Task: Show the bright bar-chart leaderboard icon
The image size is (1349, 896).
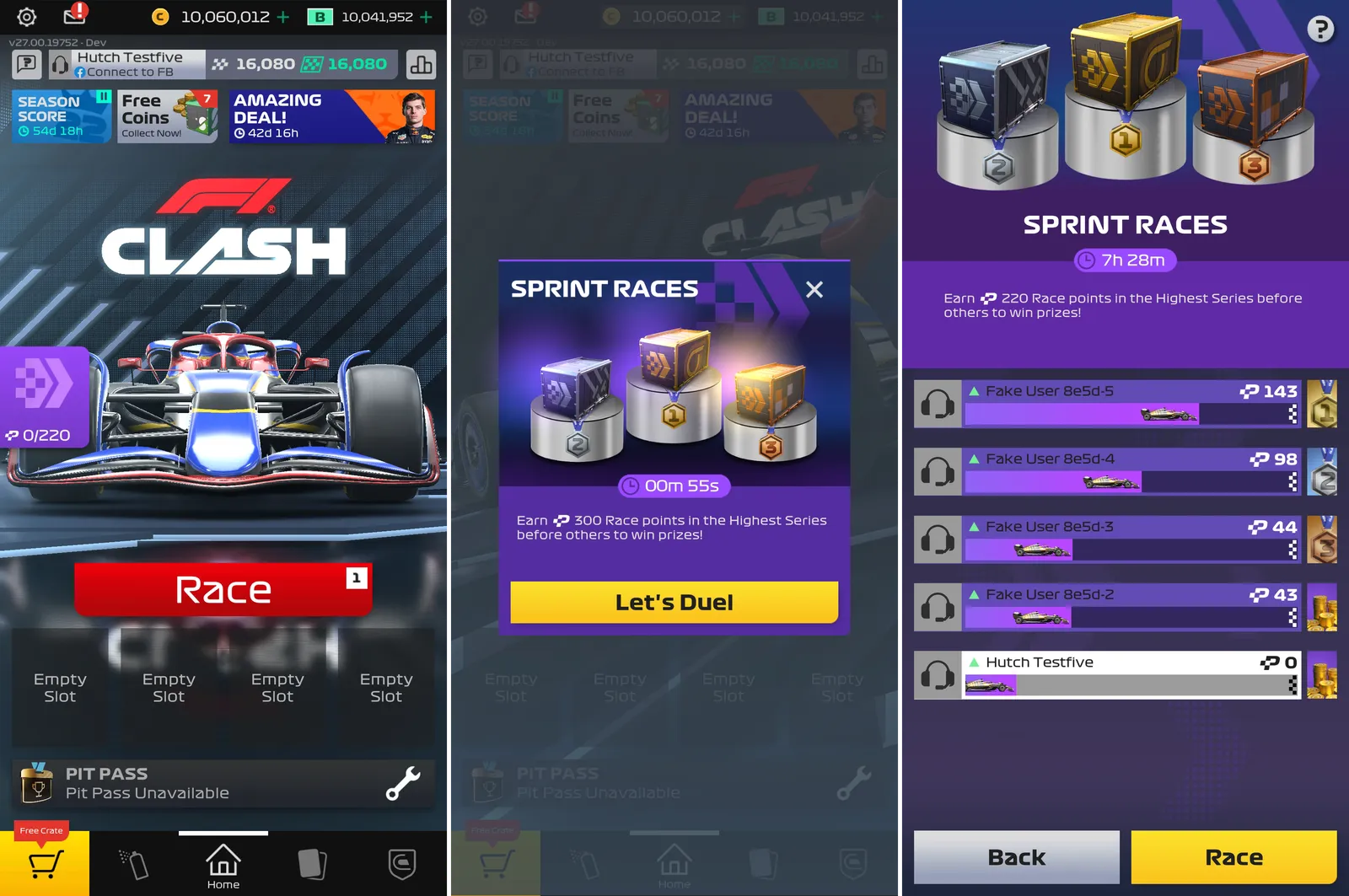Action: click(421, 64)
